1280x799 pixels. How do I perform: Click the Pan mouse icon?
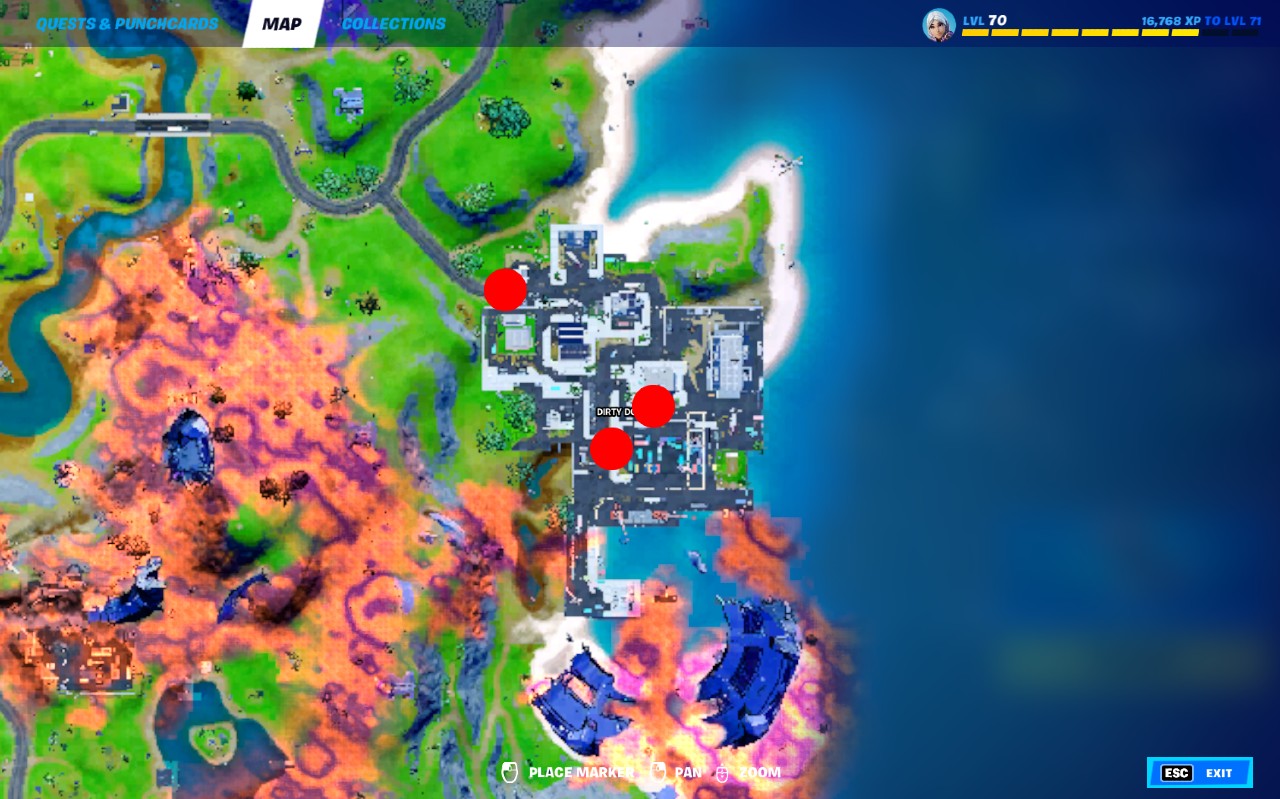tap(657, 772)
